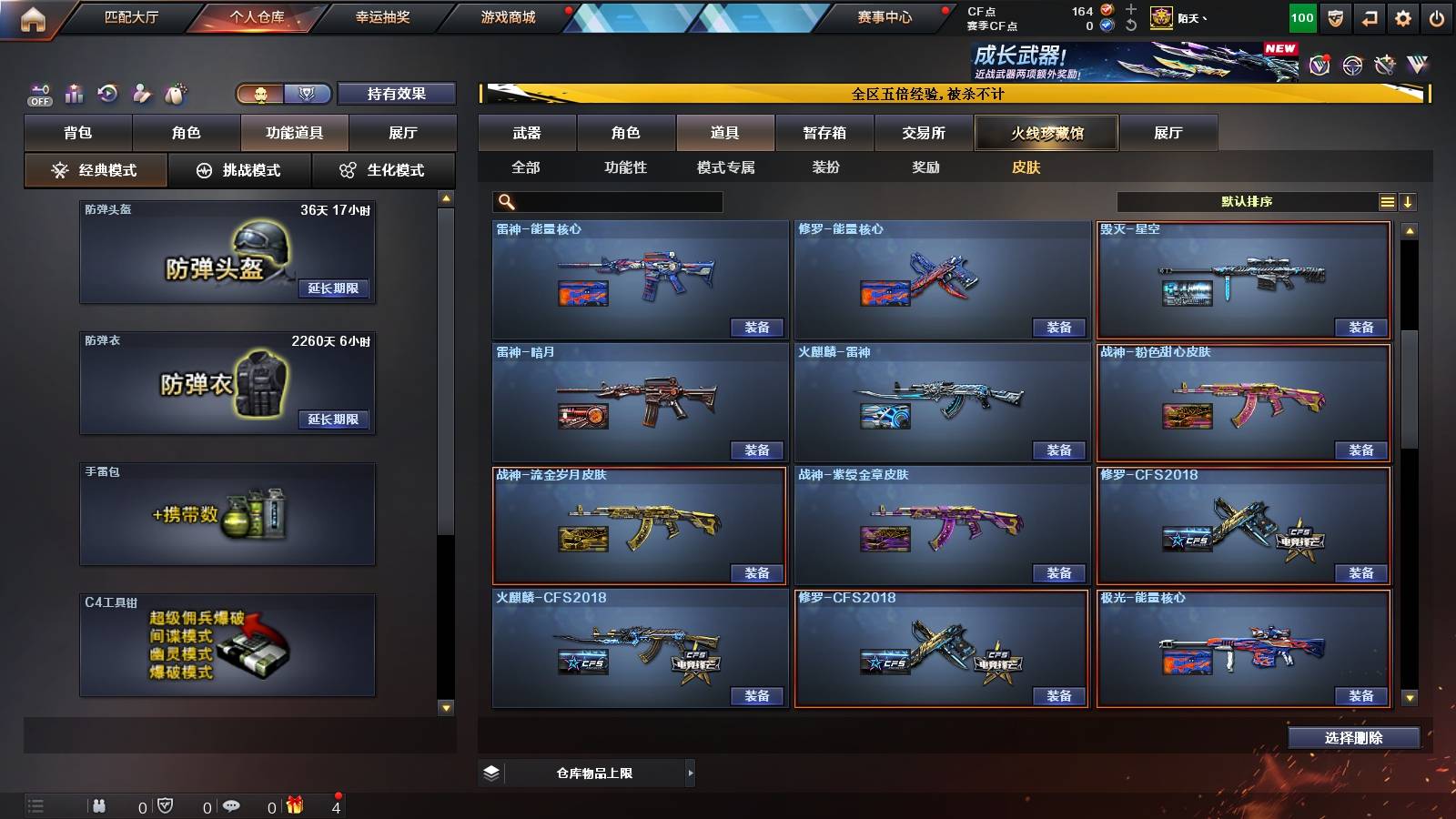Image resolution: width=1456 pixels, height=819 pixels.
Task: Click 延长期限 for the 防弹衣 item
Action: (334, 420)
